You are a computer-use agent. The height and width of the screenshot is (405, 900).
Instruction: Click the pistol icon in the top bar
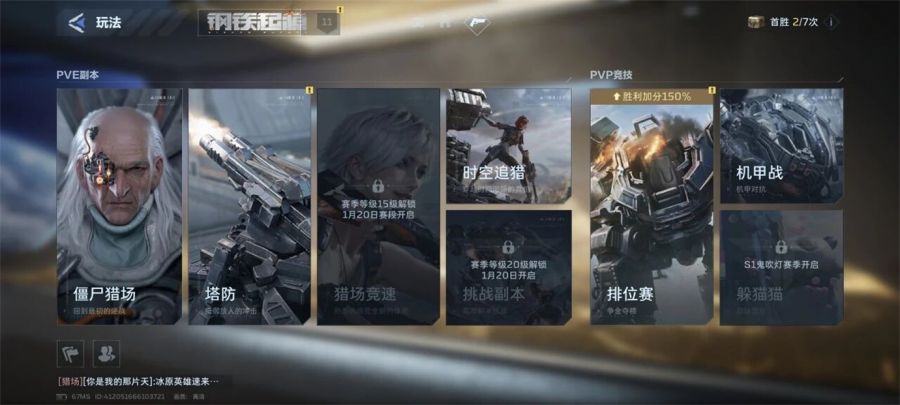click(x=477, y=22)
